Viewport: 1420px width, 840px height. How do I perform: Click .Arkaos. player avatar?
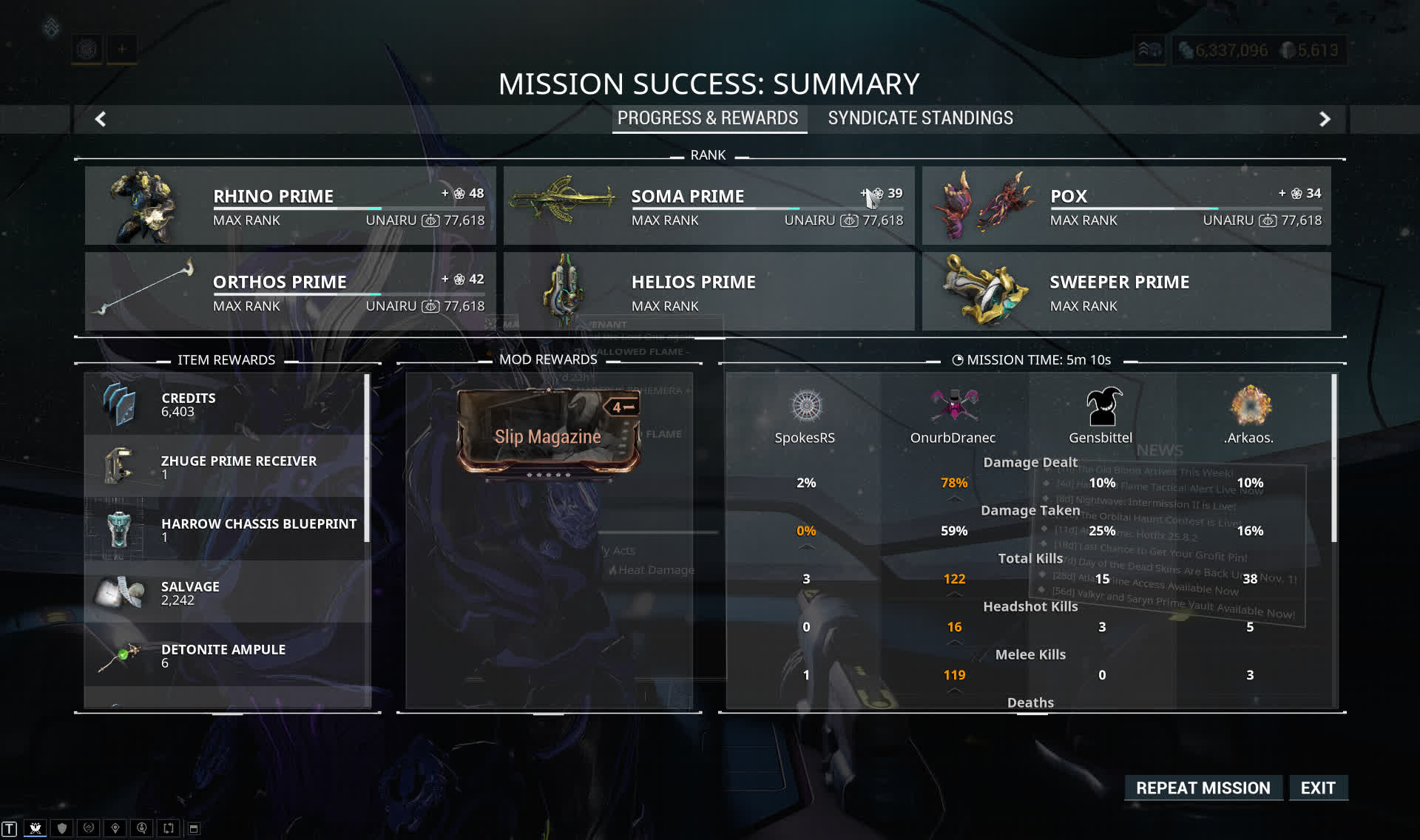point(1249,406)
